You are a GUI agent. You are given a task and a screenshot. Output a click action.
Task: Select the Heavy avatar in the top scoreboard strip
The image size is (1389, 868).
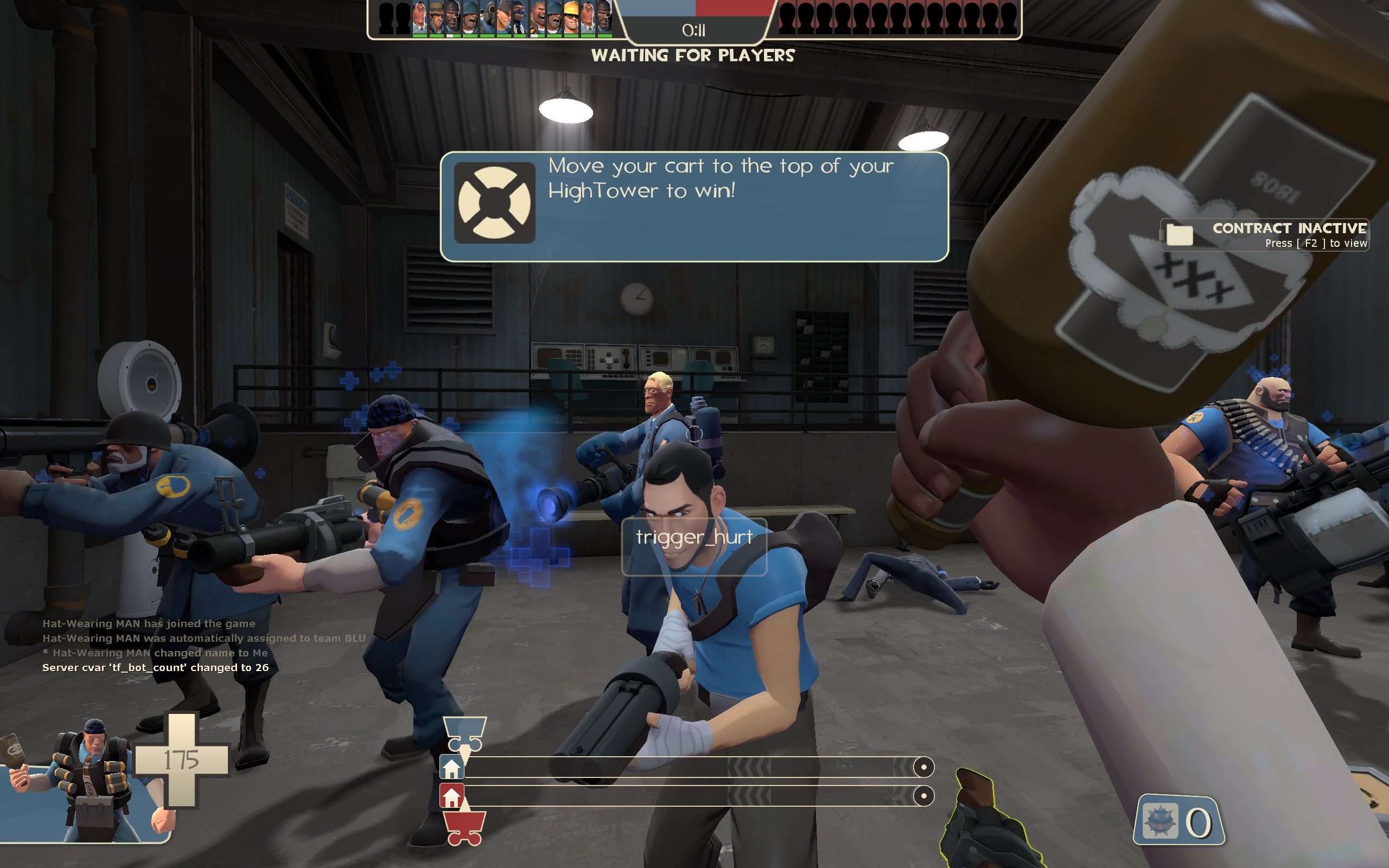(538, 16)
